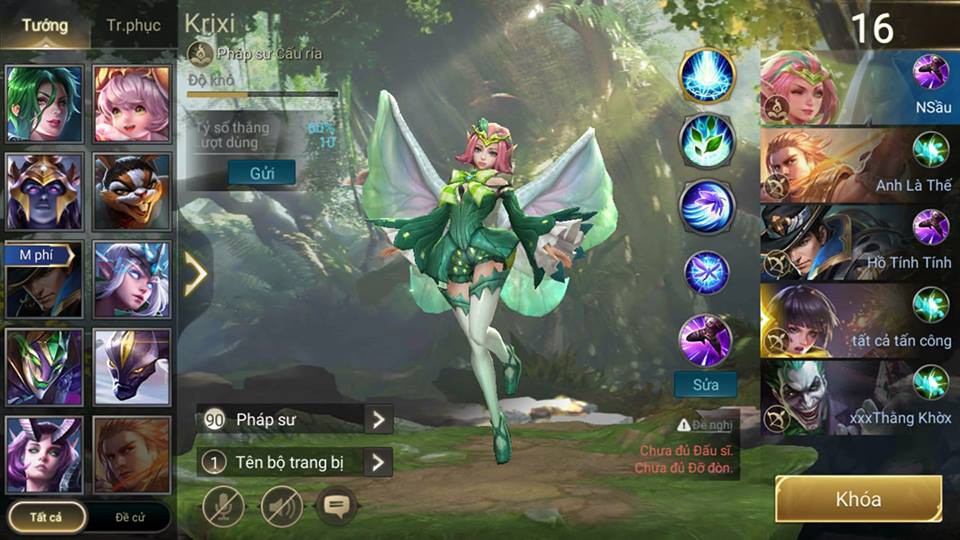The height and width of the screenshot is (540, 960).
Task: Switch to the Tr.phục skins tab
Action: tap(133, 26)
